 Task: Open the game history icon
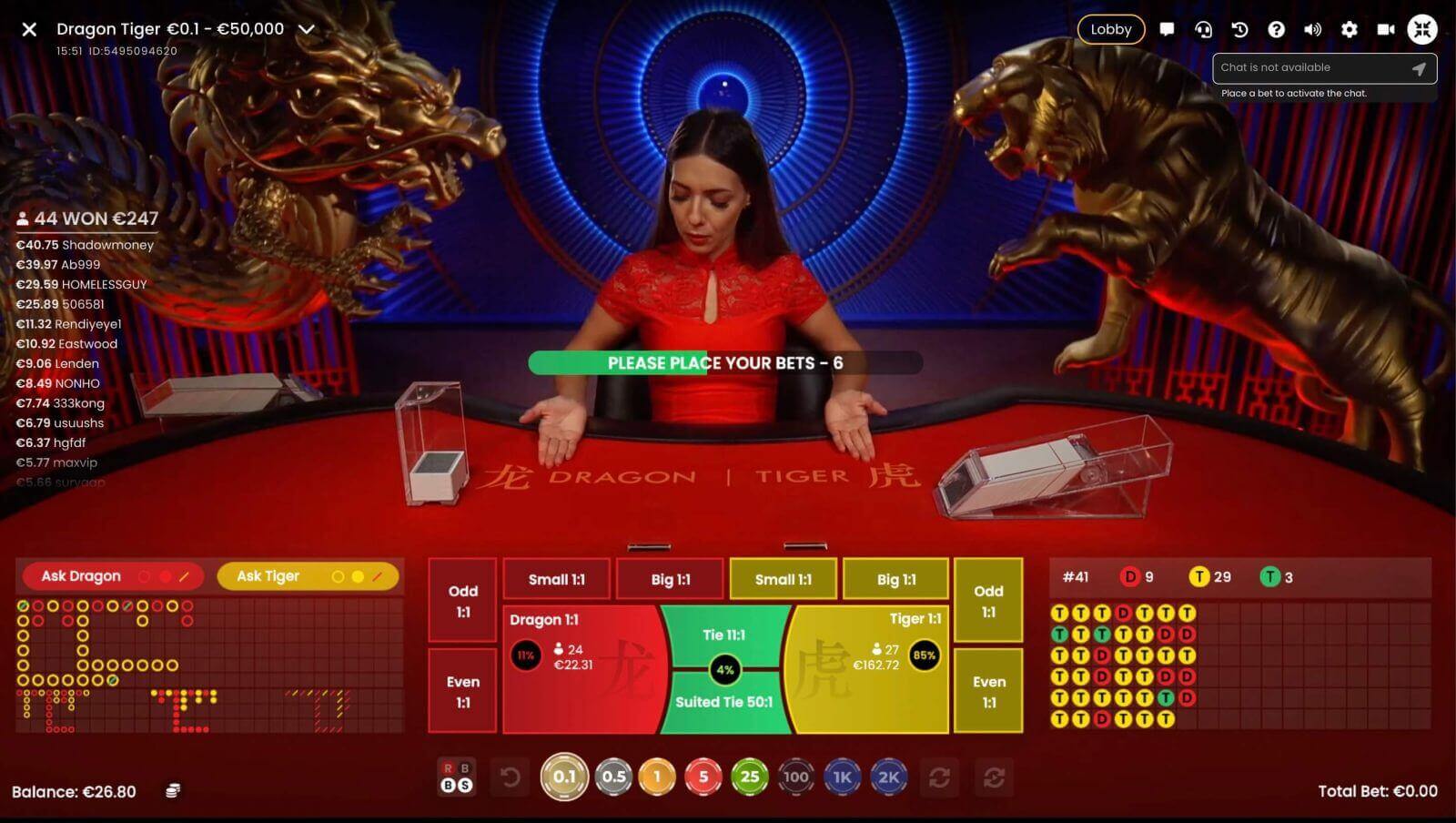(x=1239, y=29)
